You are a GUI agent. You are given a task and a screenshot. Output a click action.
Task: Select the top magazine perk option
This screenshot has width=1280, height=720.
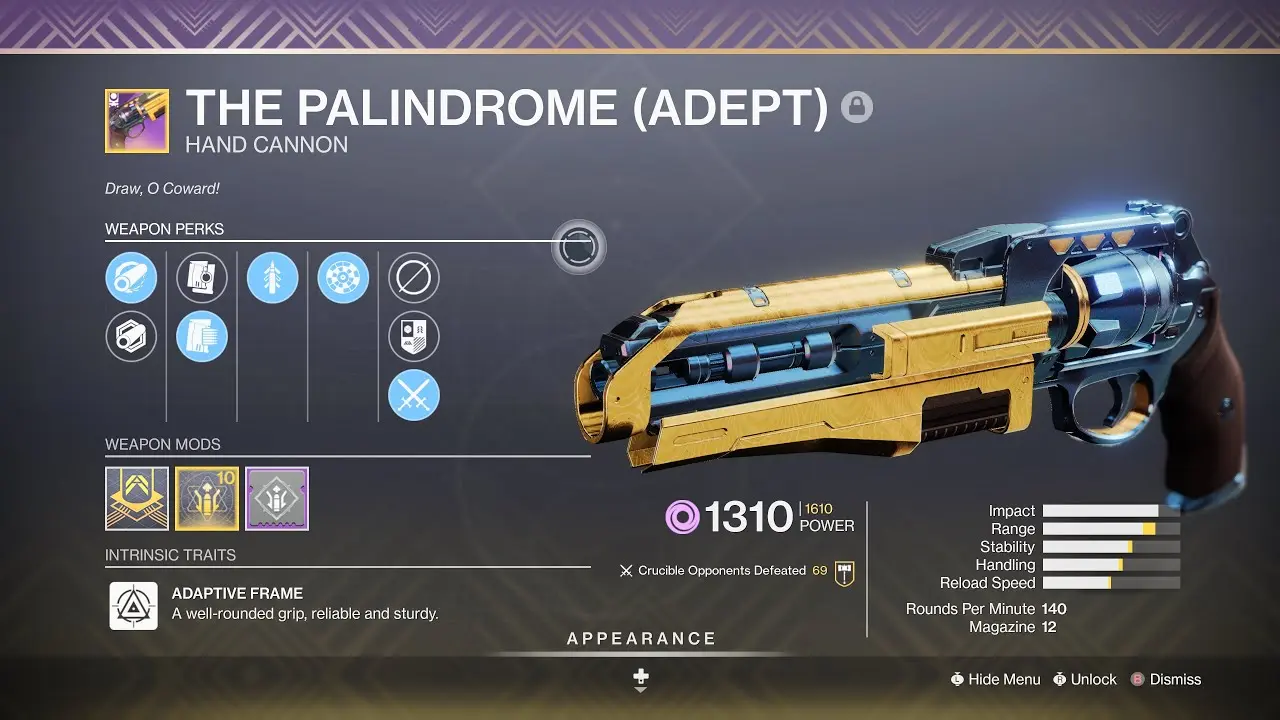(202, 278)
